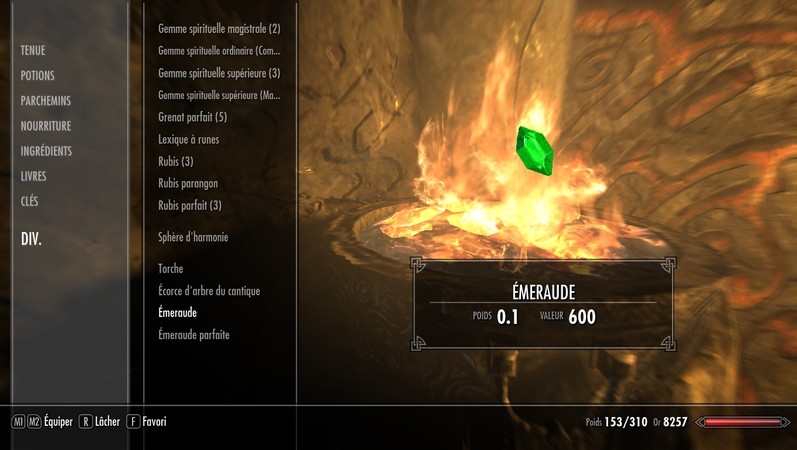797x450 pixels.
Task: Choose the Clés category
Action: pyautogui.click(x=30, y=201)
